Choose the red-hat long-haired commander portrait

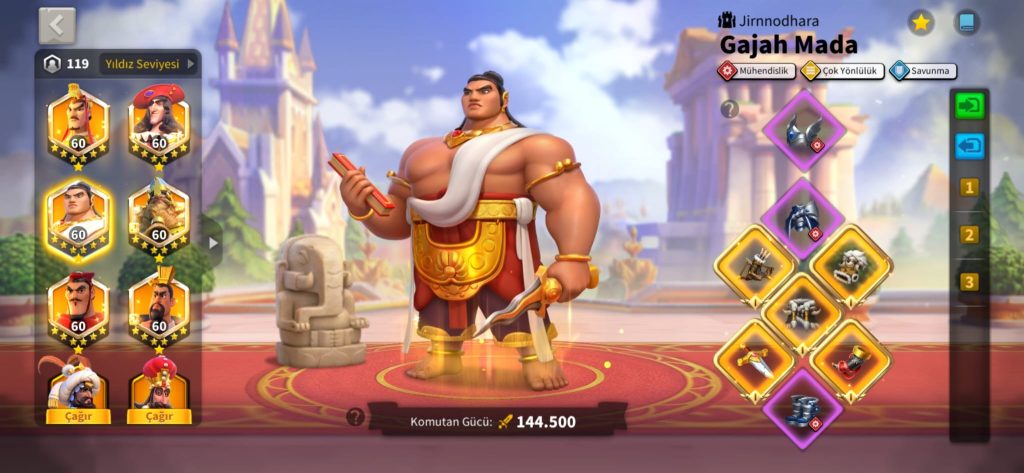(159, 122)
